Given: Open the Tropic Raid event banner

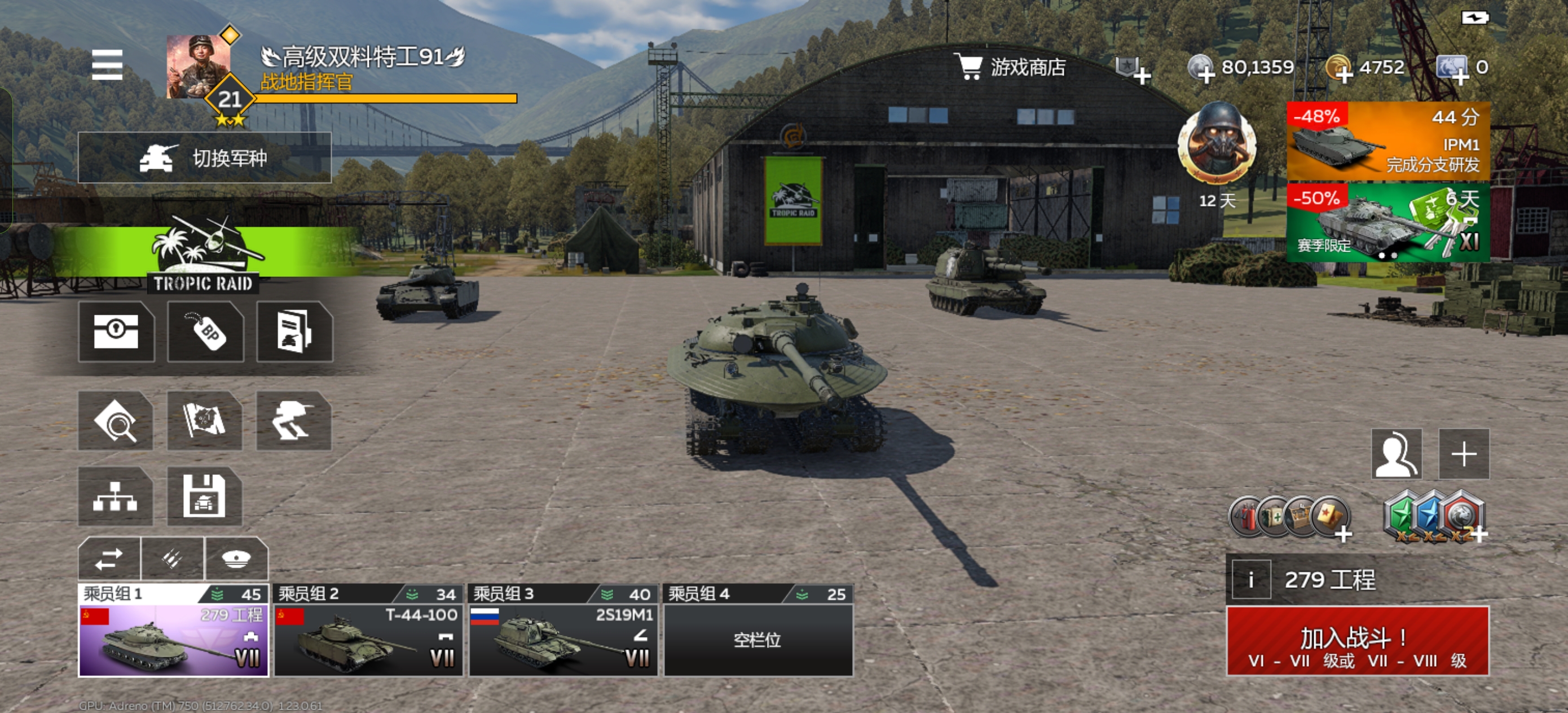Looking at the screenshot, I should tap(203, 256).
